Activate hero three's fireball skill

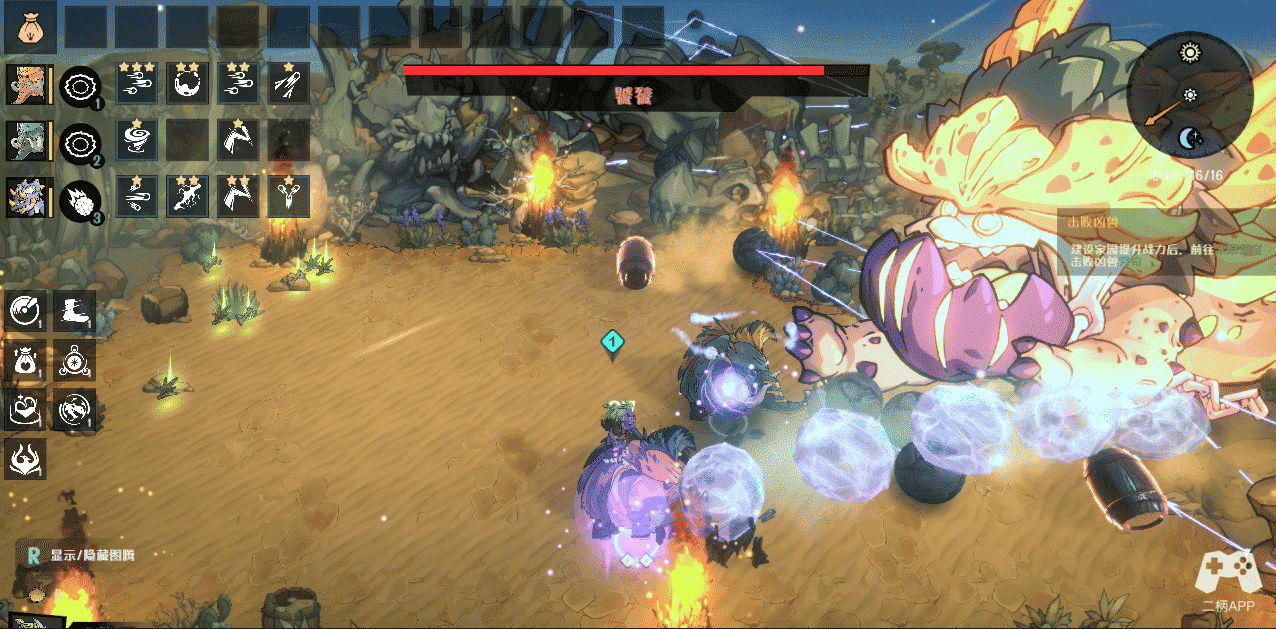[x=79, y=197]
